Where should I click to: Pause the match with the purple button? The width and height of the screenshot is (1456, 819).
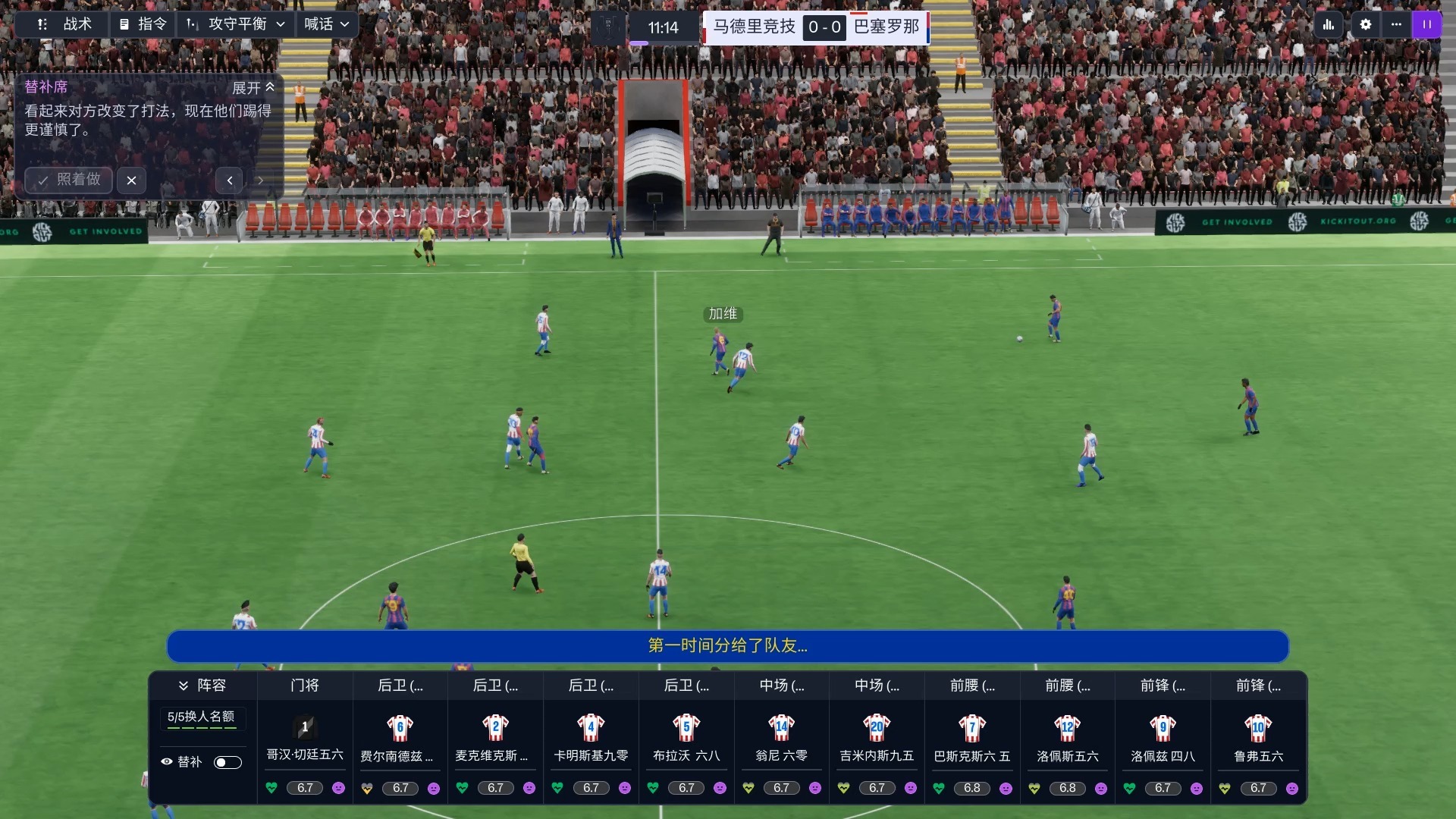pyautogui.click(x=1426, y=24)
